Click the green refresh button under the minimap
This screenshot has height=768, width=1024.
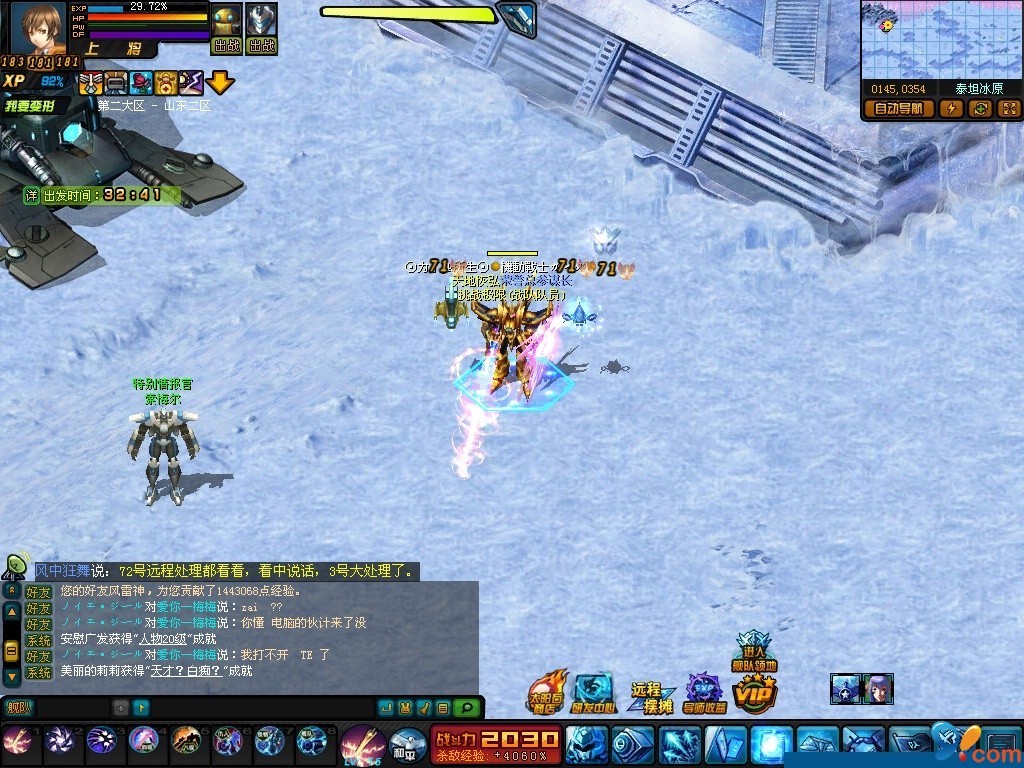click(x=980, y=109)
